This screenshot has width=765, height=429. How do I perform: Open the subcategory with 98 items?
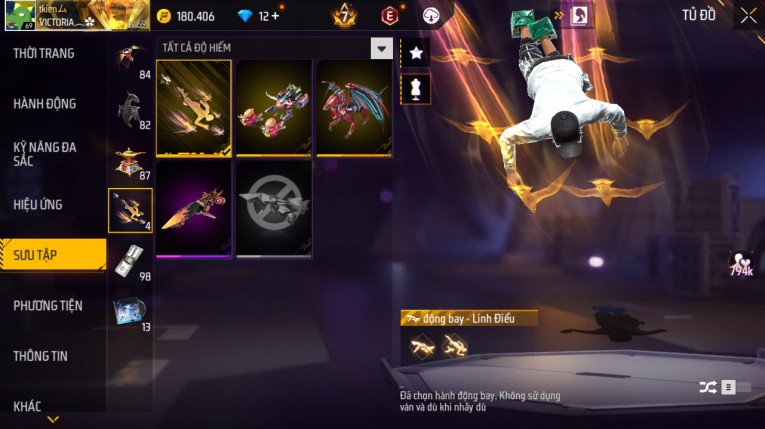(130, 261)
